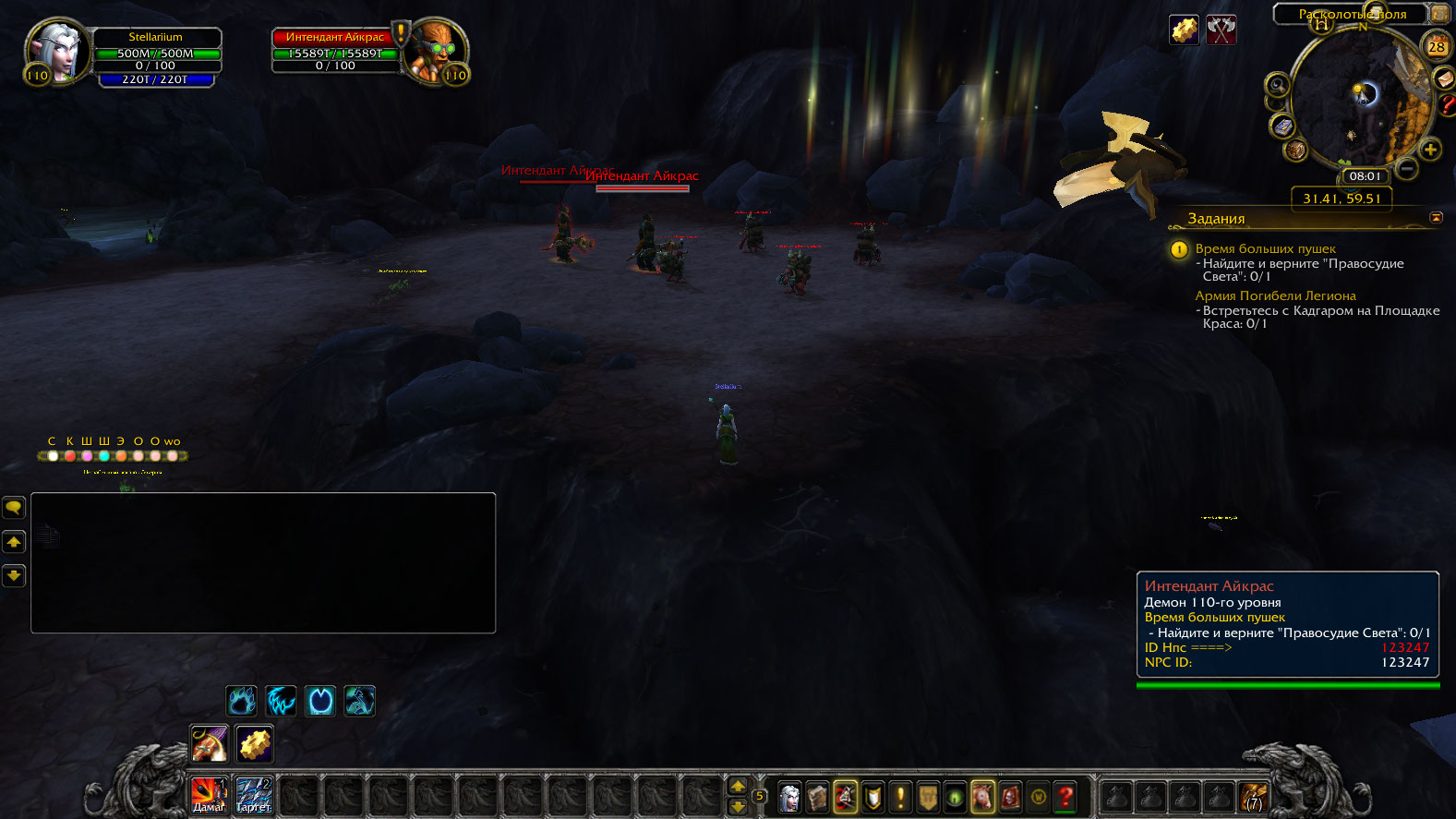
Task: Click the minimap's tracking magnifier button
Action: [1277, 86]
